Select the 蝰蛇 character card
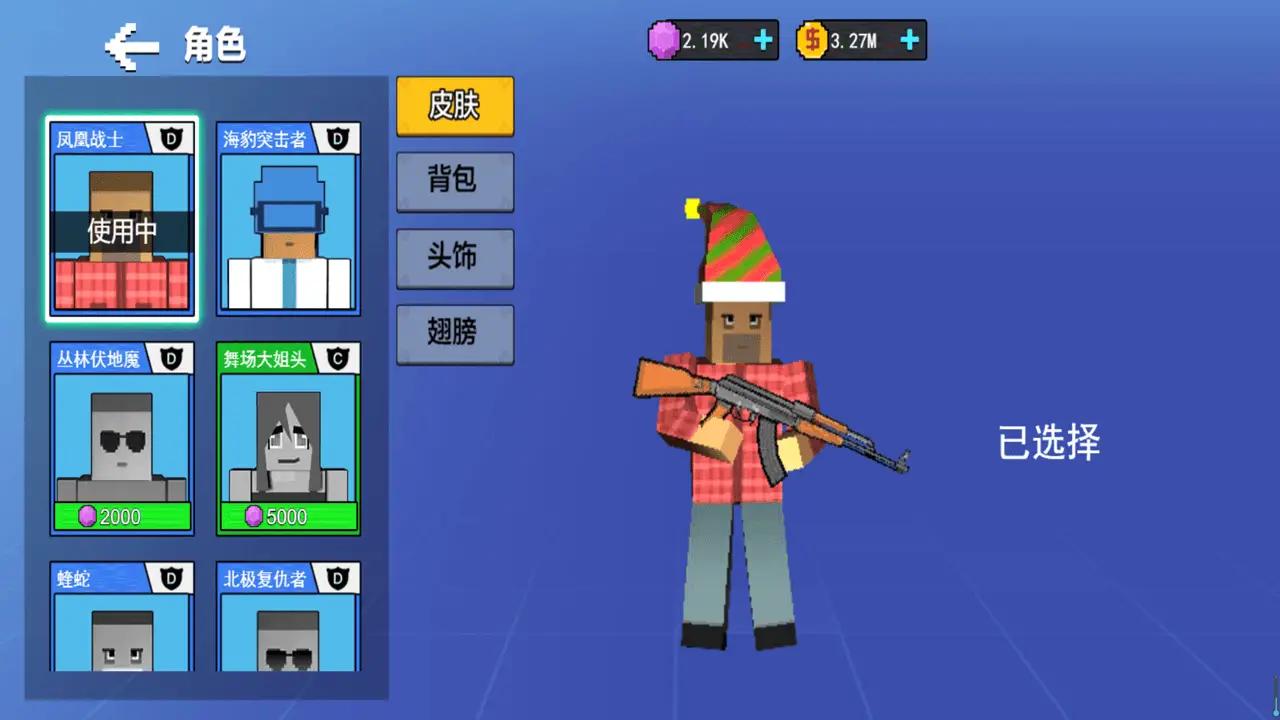1280x720 pixels. pyautogui.click(x=122, y=620)
